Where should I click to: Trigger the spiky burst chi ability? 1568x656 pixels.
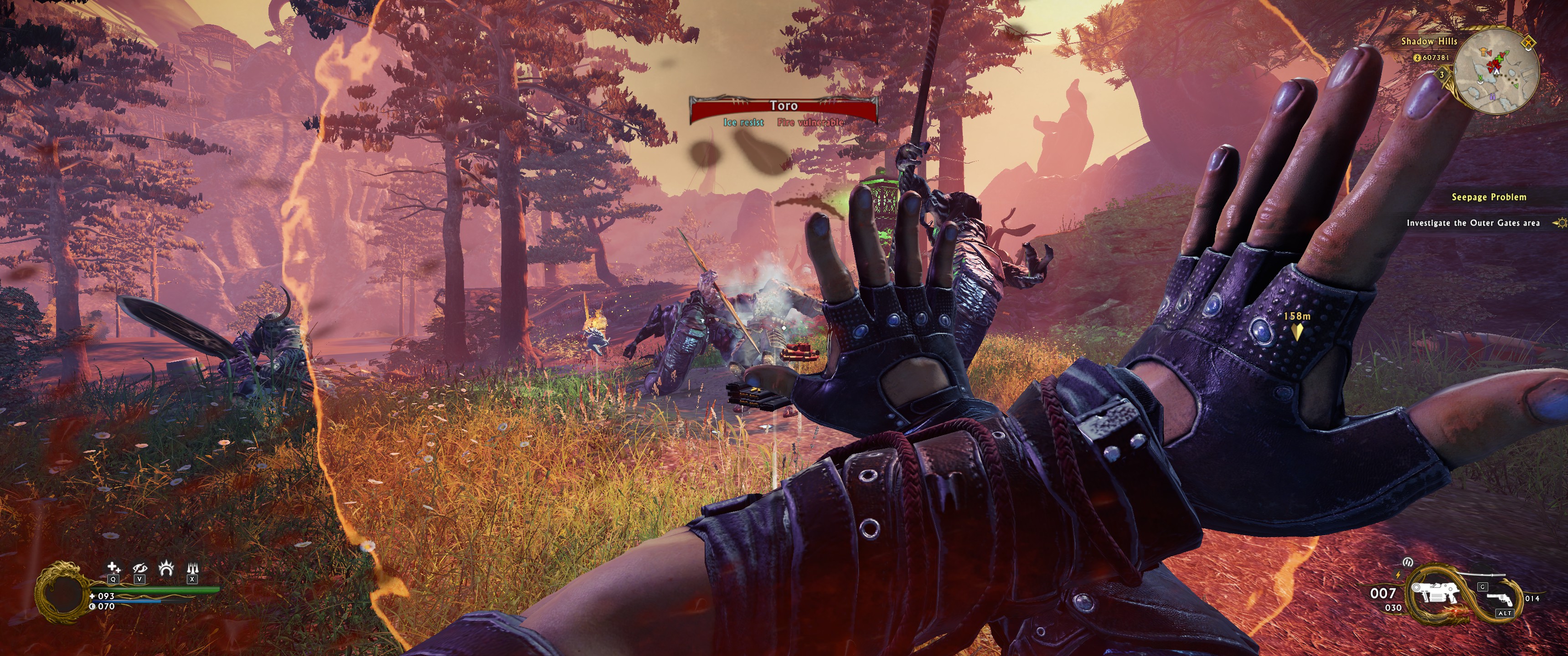[165, 569]
